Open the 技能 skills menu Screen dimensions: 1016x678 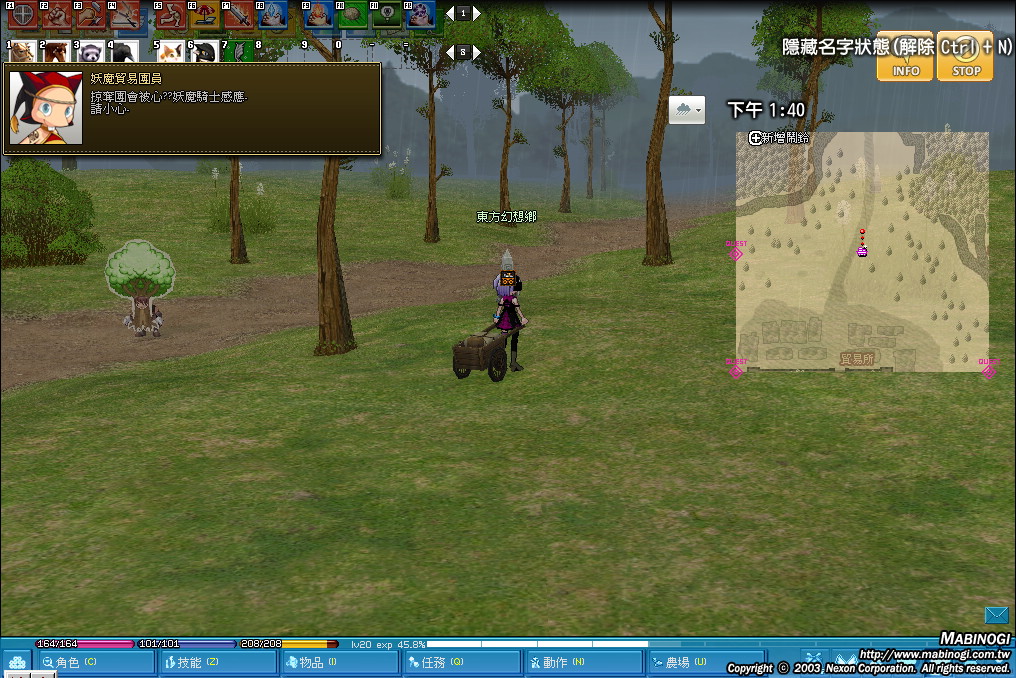tap(217, 662)
